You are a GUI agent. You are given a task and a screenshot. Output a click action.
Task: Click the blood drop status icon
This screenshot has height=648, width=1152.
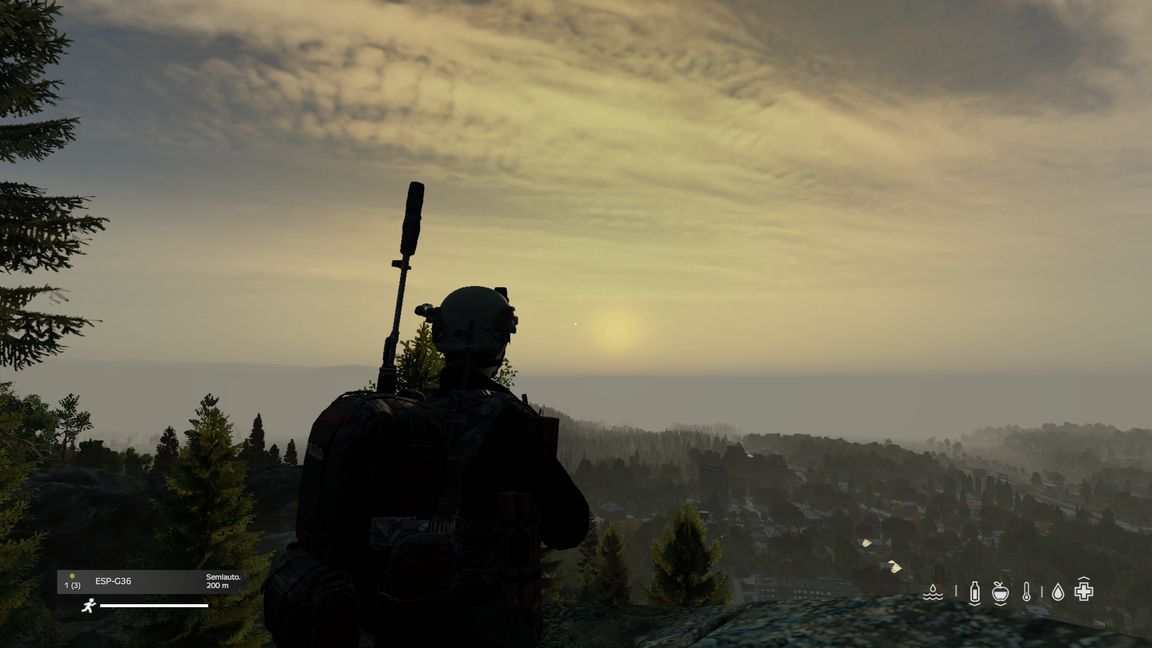point(1057,592)
